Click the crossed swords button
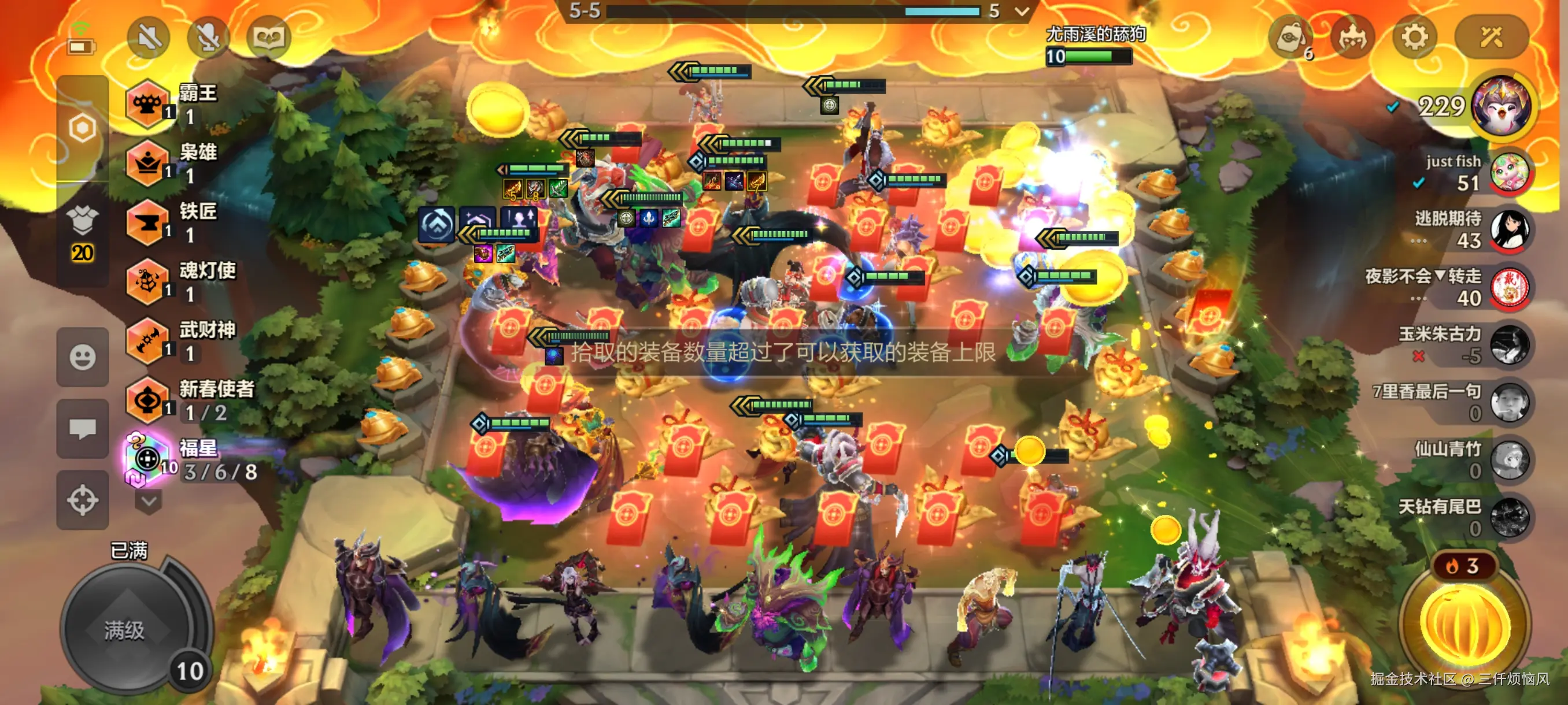Screen dimensions: 1568x705 1491,38
